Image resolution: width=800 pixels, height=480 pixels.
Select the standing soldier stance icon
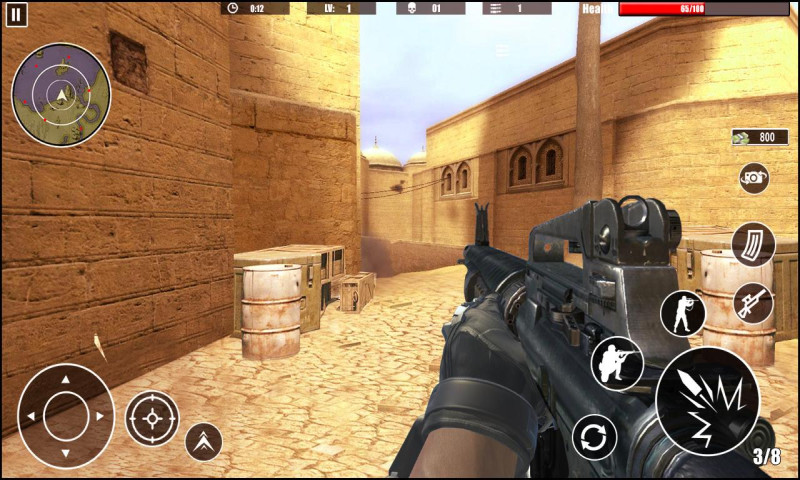click(x=683, y=313)
